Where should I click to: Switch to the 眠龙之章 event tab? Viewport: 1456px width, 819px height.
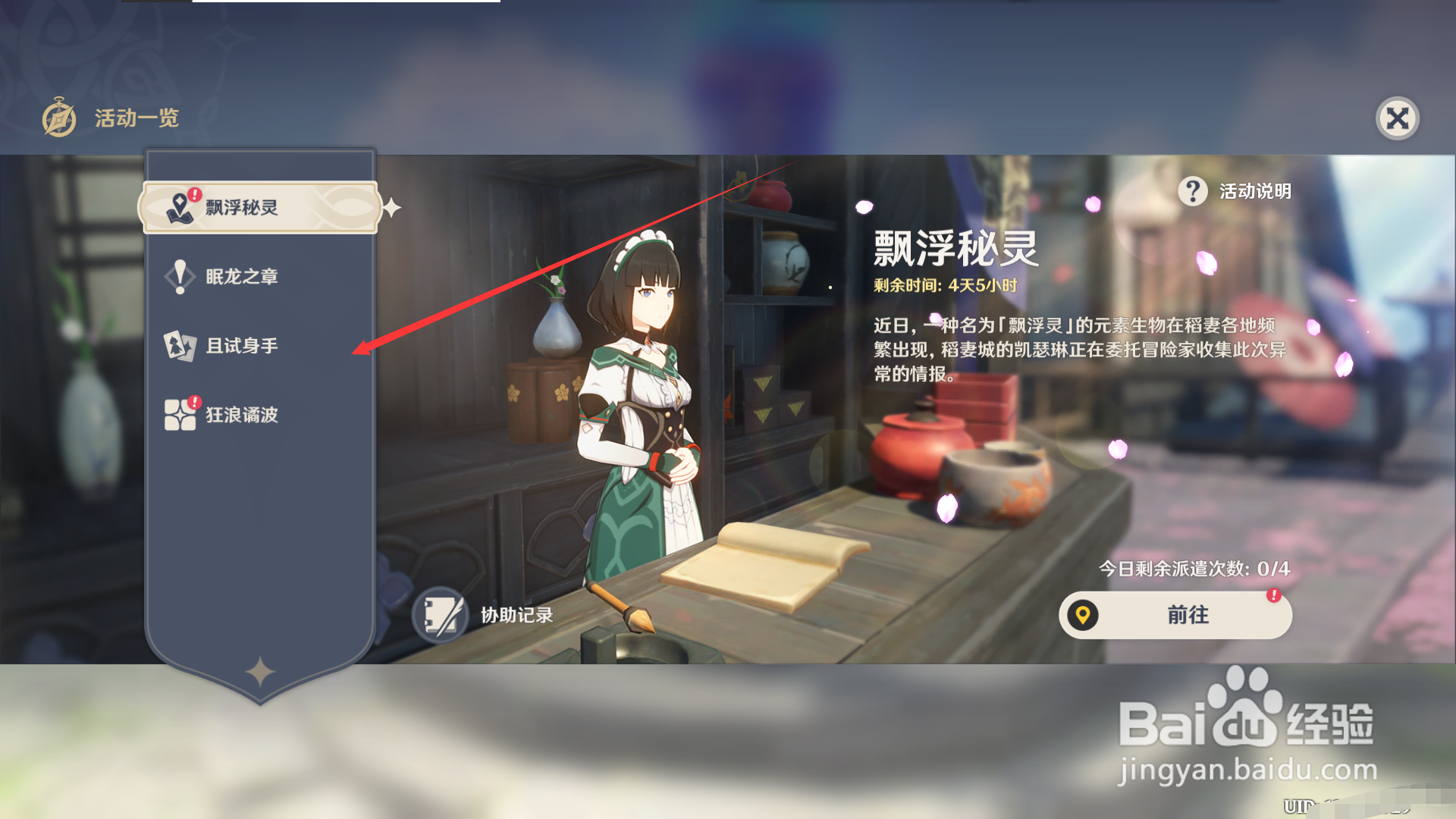point(243,276)
